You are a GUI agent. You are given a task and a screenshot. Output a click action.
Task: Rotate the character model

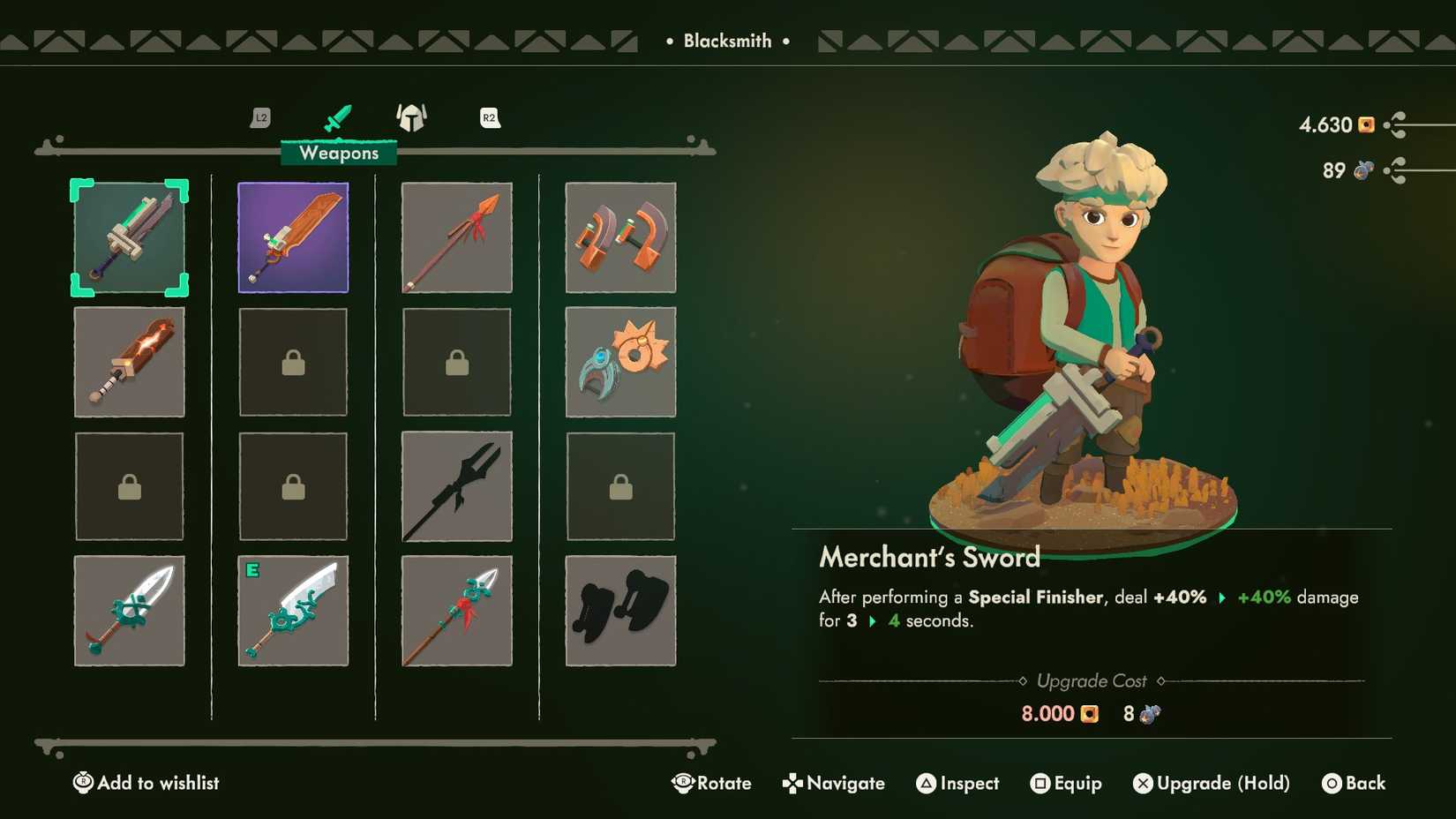pos(713,783)
